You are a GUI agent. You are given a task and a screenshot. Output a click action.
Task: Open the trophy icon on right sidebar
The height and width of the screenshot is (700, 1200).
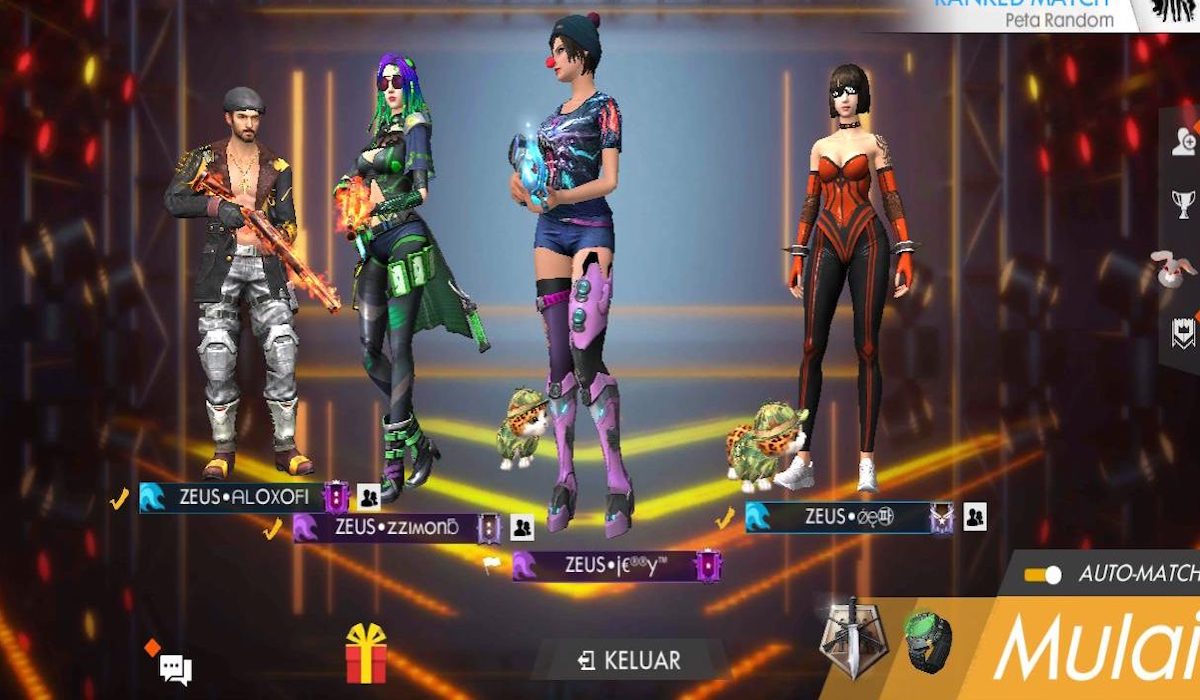click(x=1184, y=205)
